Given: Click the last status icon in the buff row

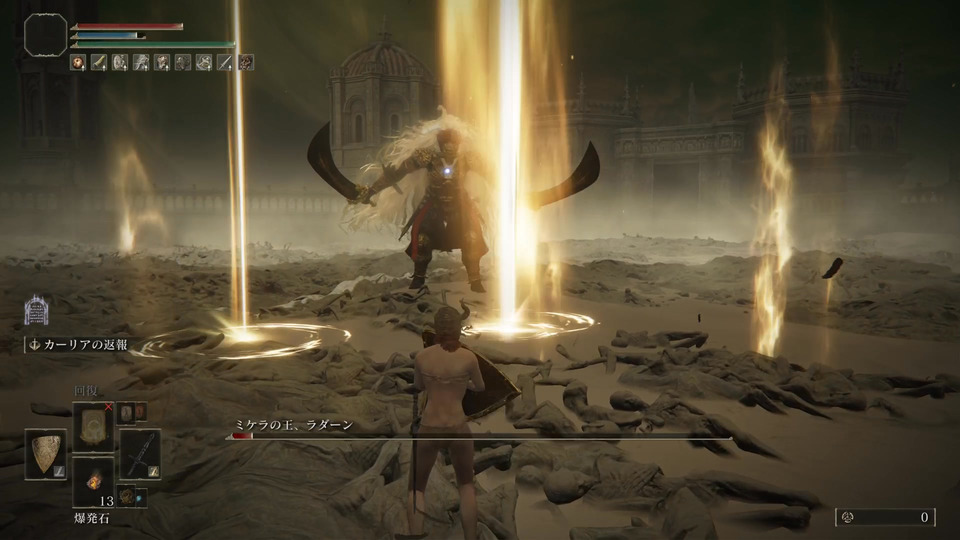Looking at the screenshot, I should (x=246, y=62).
